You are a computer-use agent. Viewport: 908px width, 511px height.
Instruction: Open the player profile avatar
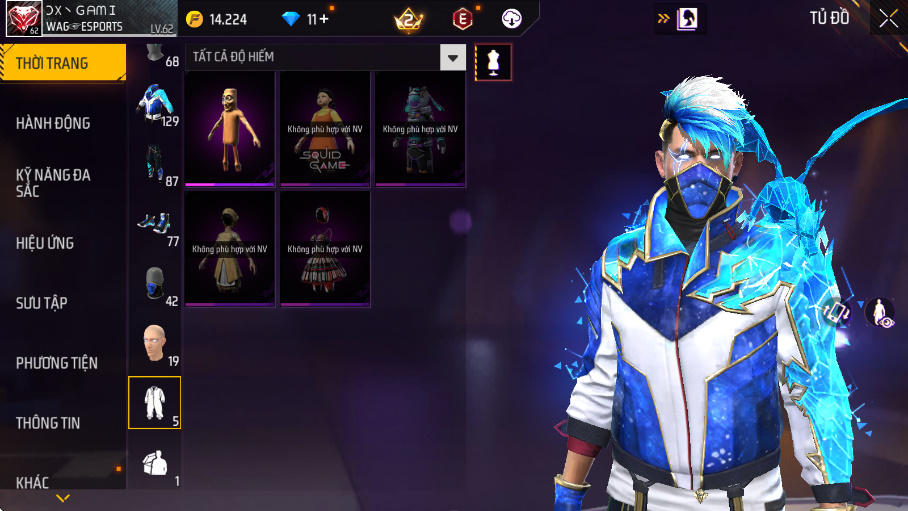[22, 18]
